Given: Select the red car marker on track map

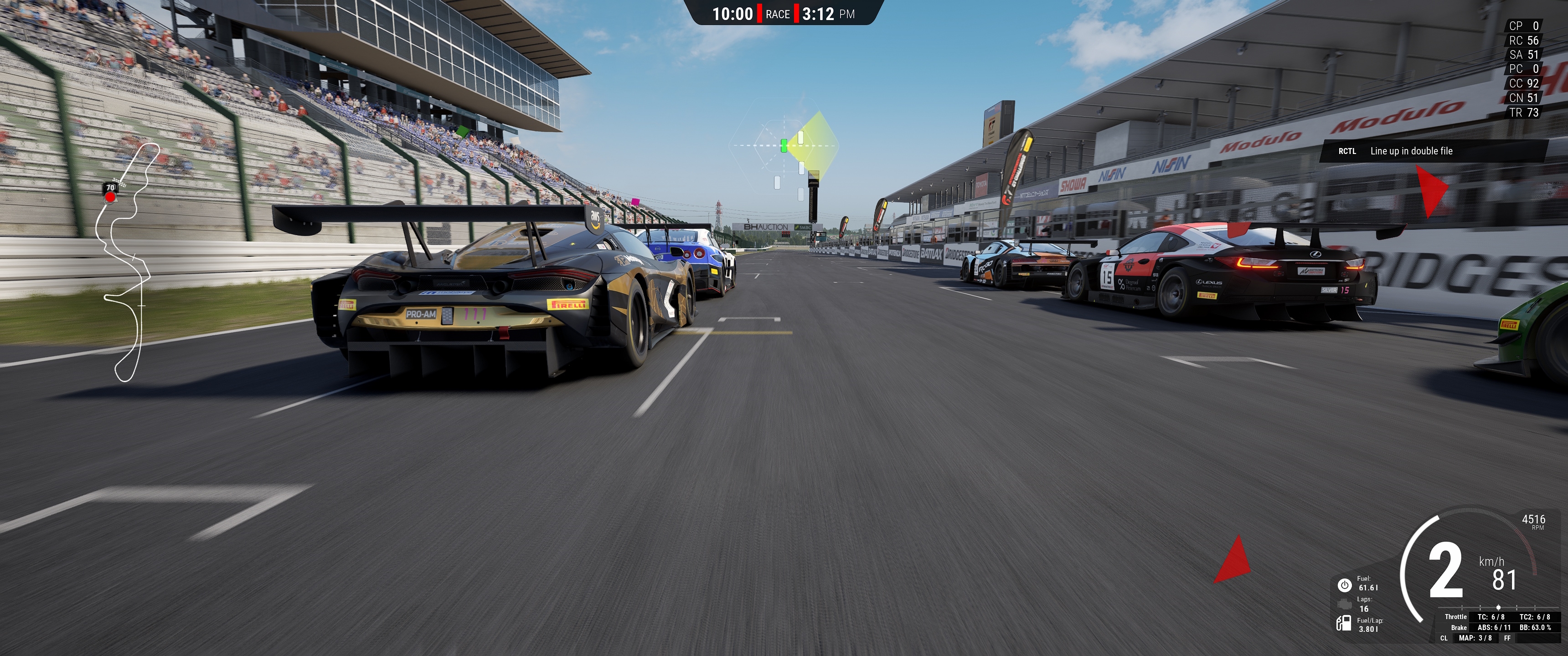Looking at the screenshot, I should [110, 196].
